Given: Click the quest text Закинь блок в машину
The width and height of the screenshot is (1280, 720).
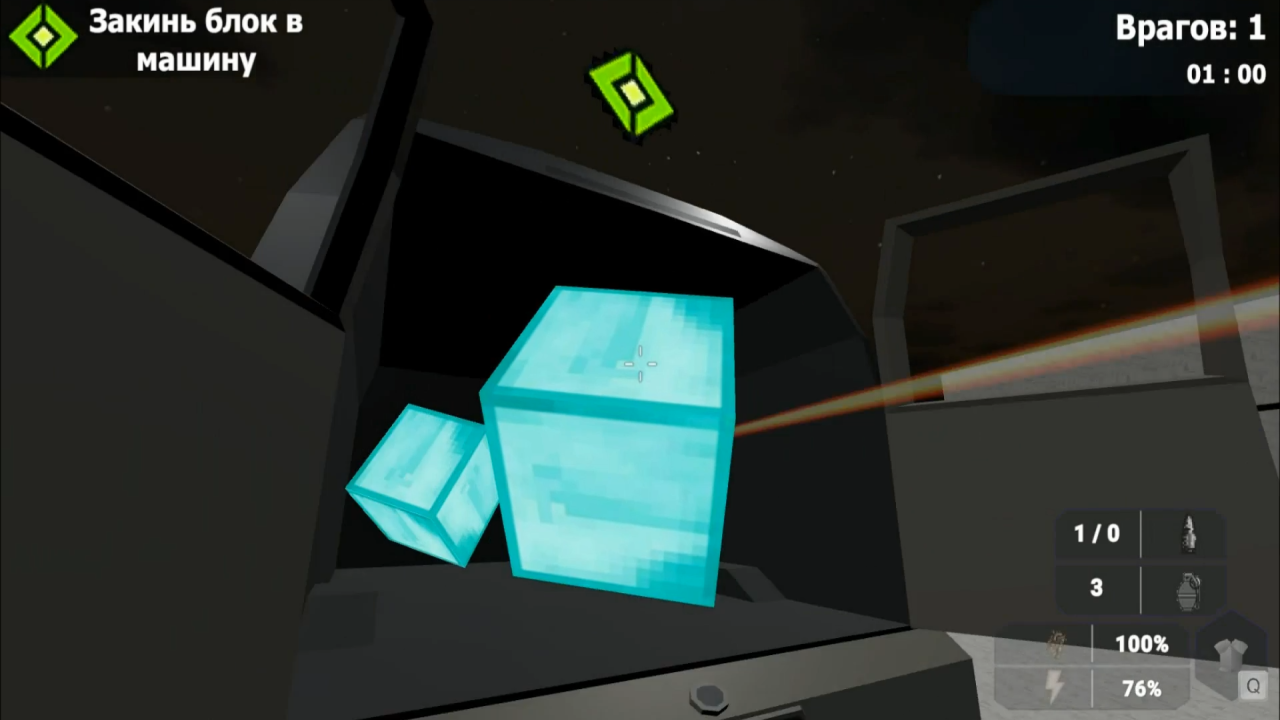Looking at the screenshot, I should coord(196,42).
